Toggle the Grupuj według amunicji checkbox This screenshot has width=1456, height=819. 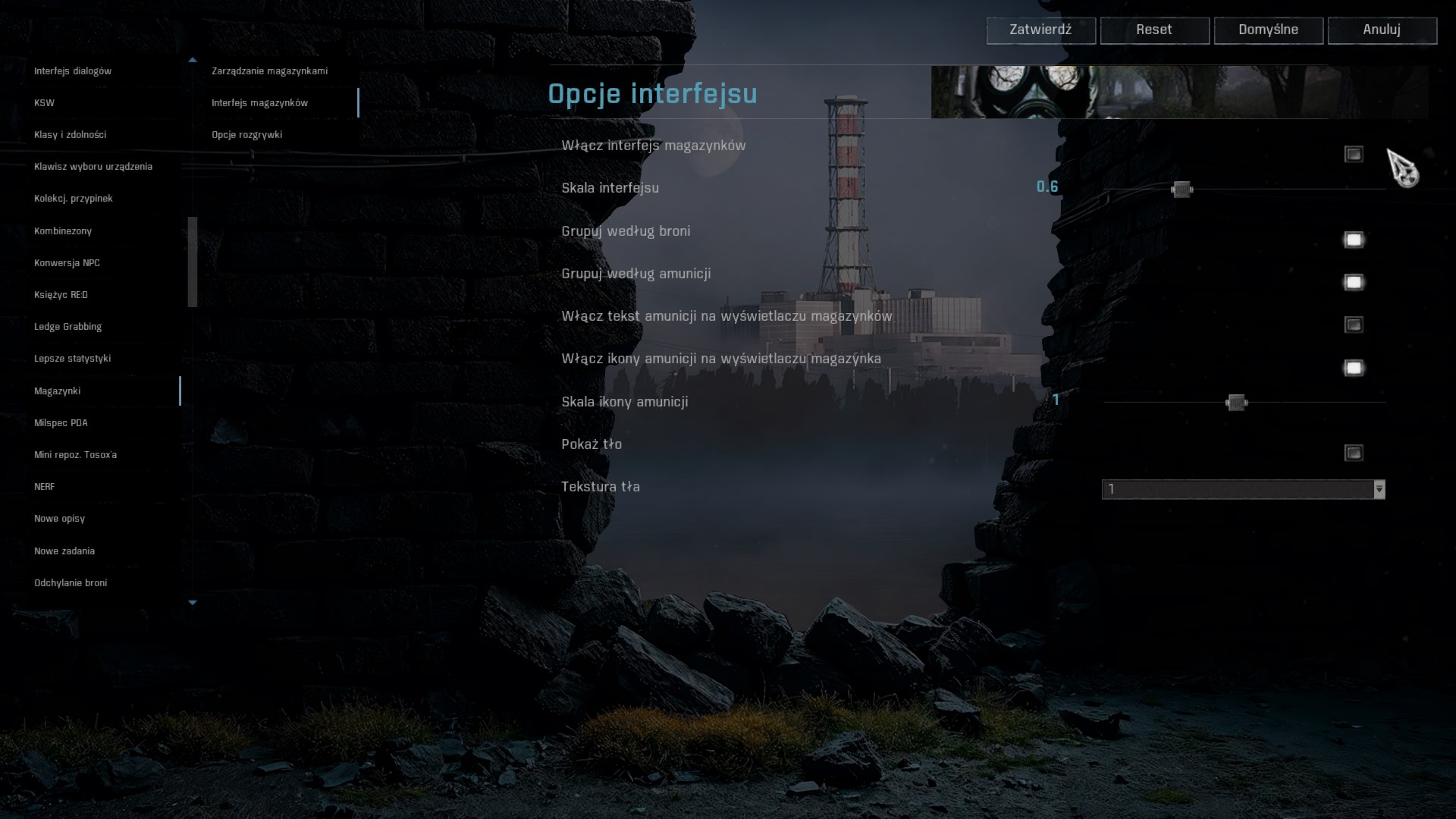tap(1354, 283)
